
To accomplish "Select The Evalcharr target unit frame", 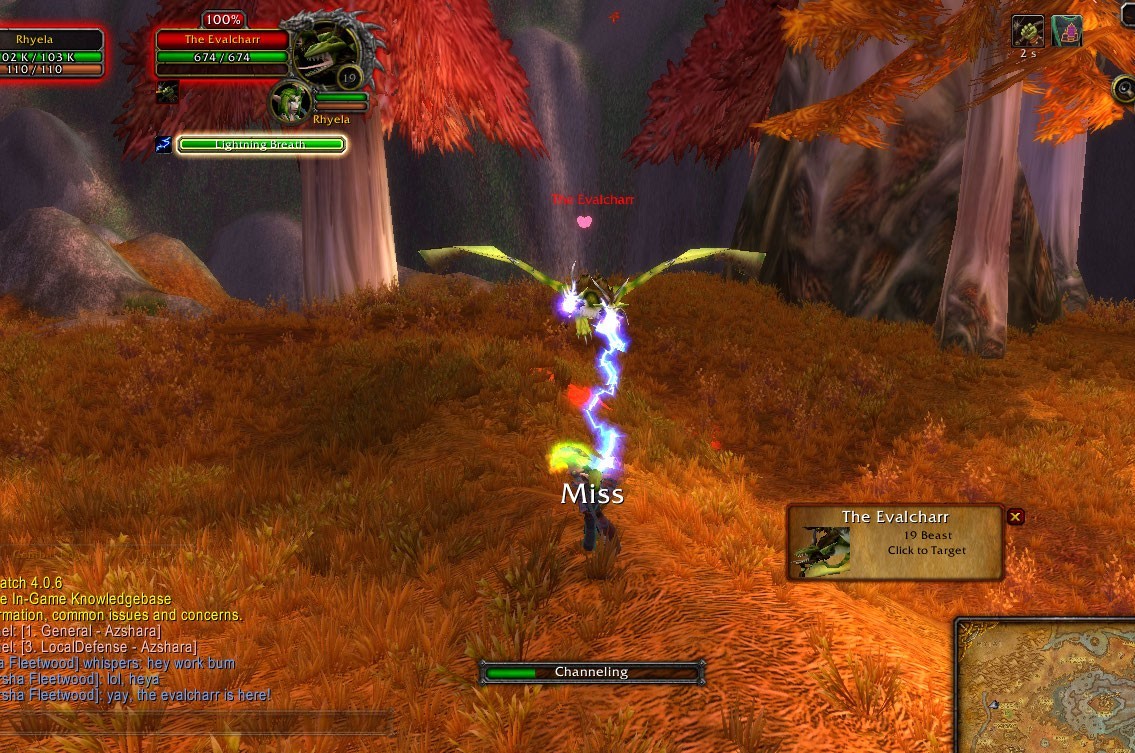I will pos(222,49).
